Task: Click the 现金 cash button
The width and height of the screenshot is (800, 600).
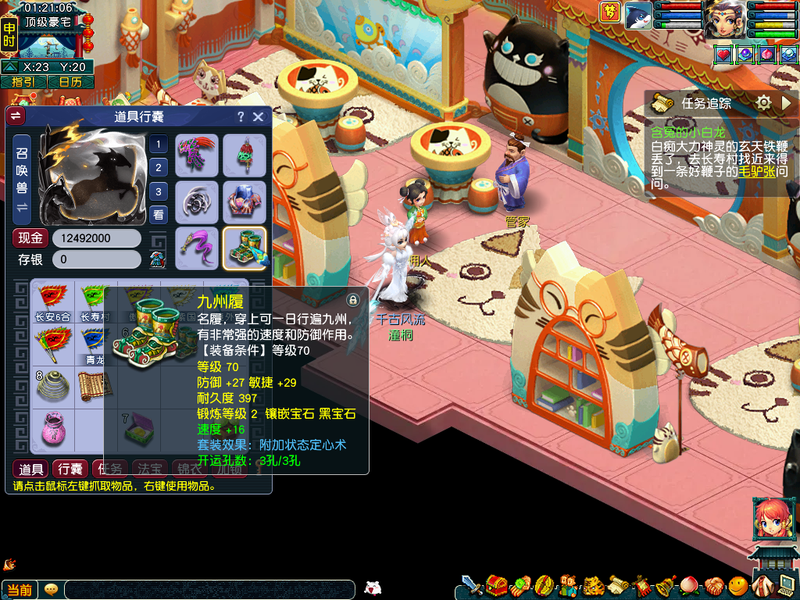Action: 30,238
